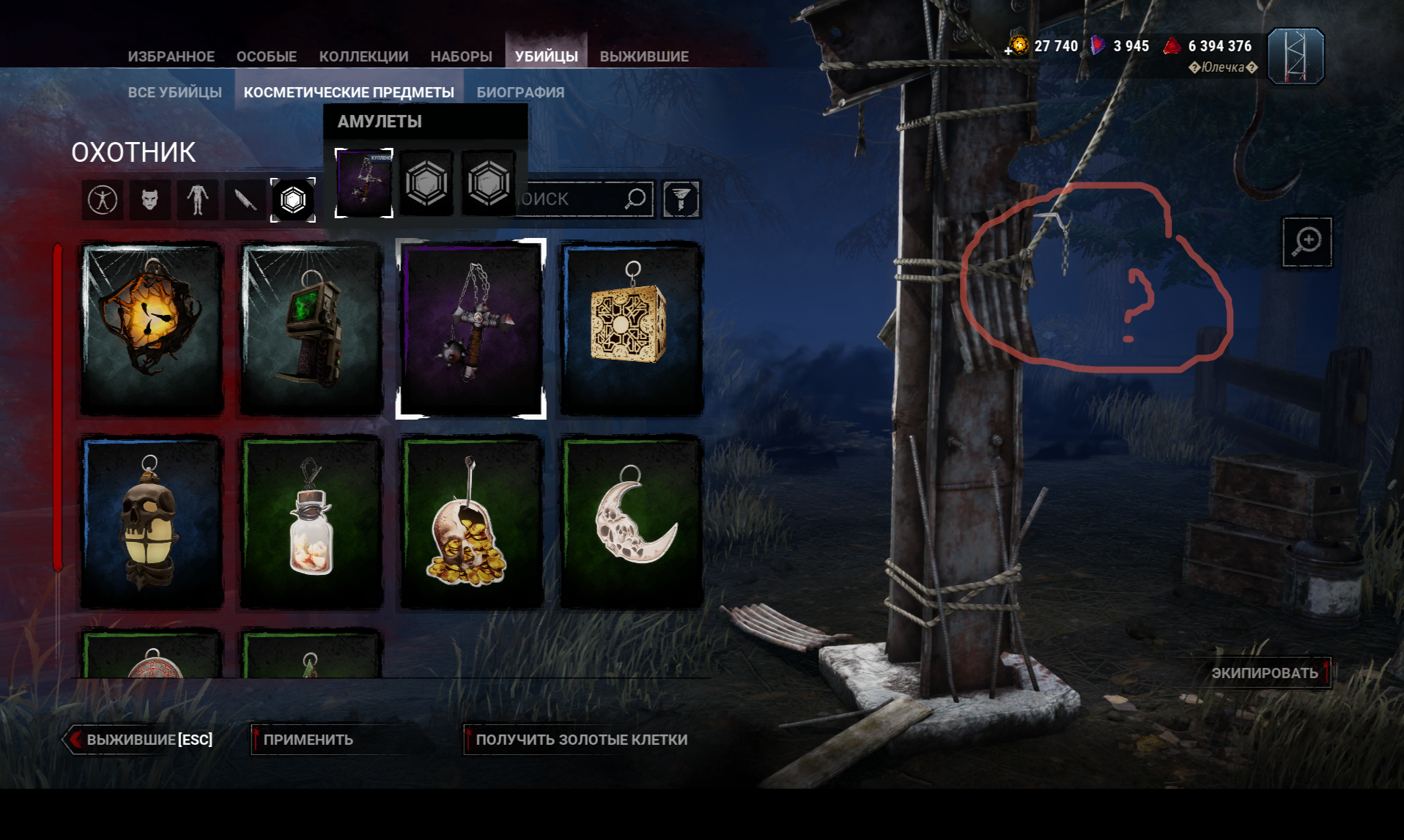Screen dimensions: 1404x840
Task: Show the Биография subtab
Action: pos(520,92)
